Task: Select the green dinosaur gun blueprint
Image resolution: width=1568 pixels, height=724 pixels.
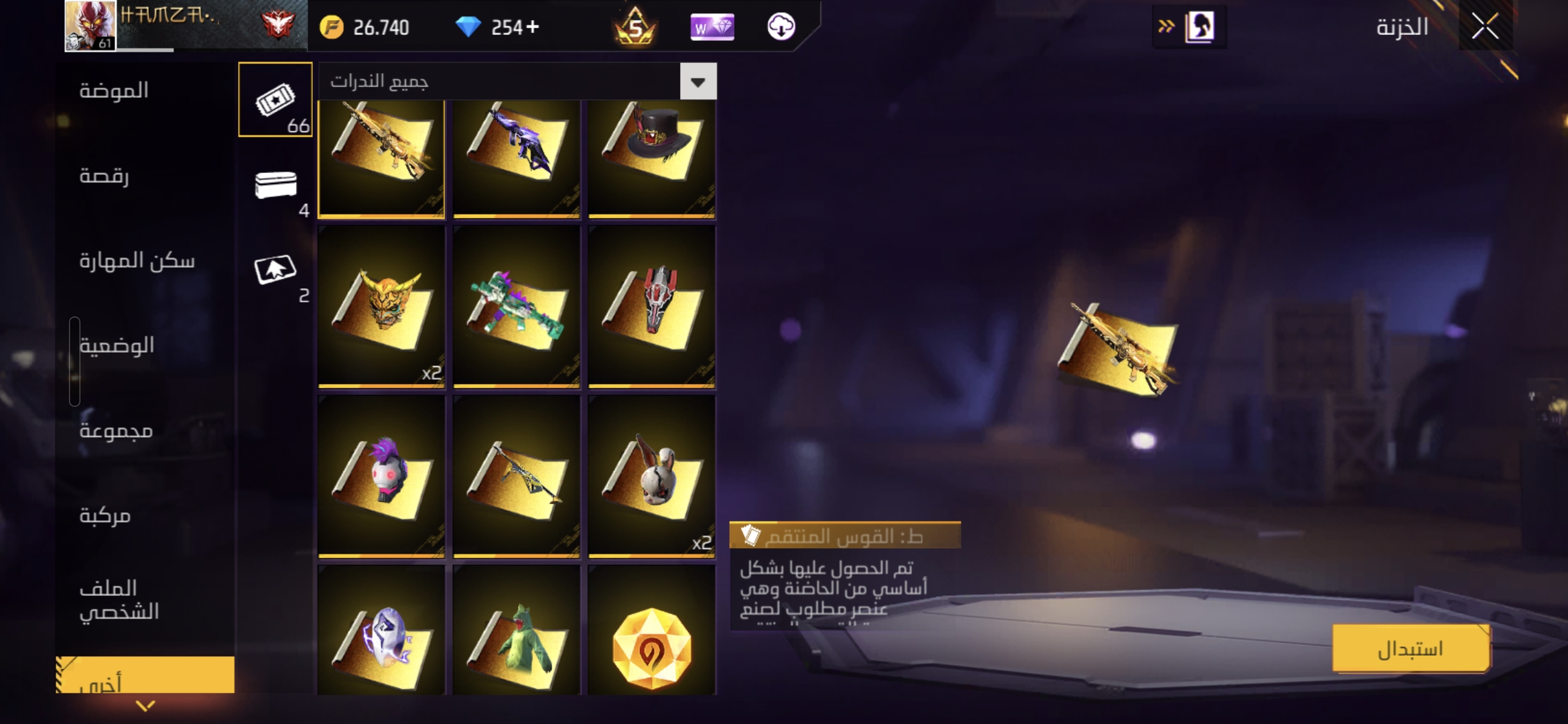Action: (x=516, y=306)
